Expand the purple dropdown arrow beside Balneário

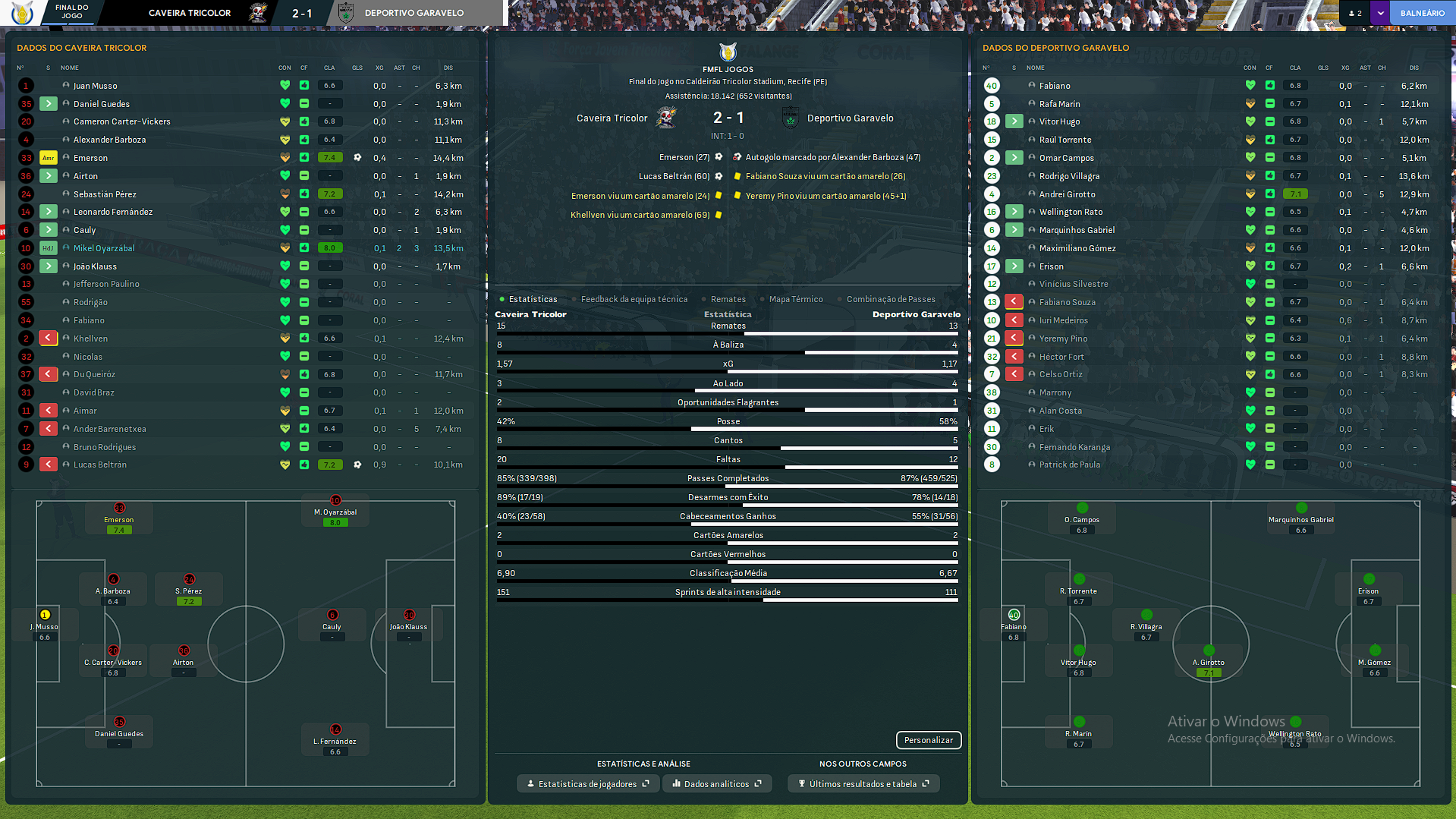click(x=1380, y=13)
